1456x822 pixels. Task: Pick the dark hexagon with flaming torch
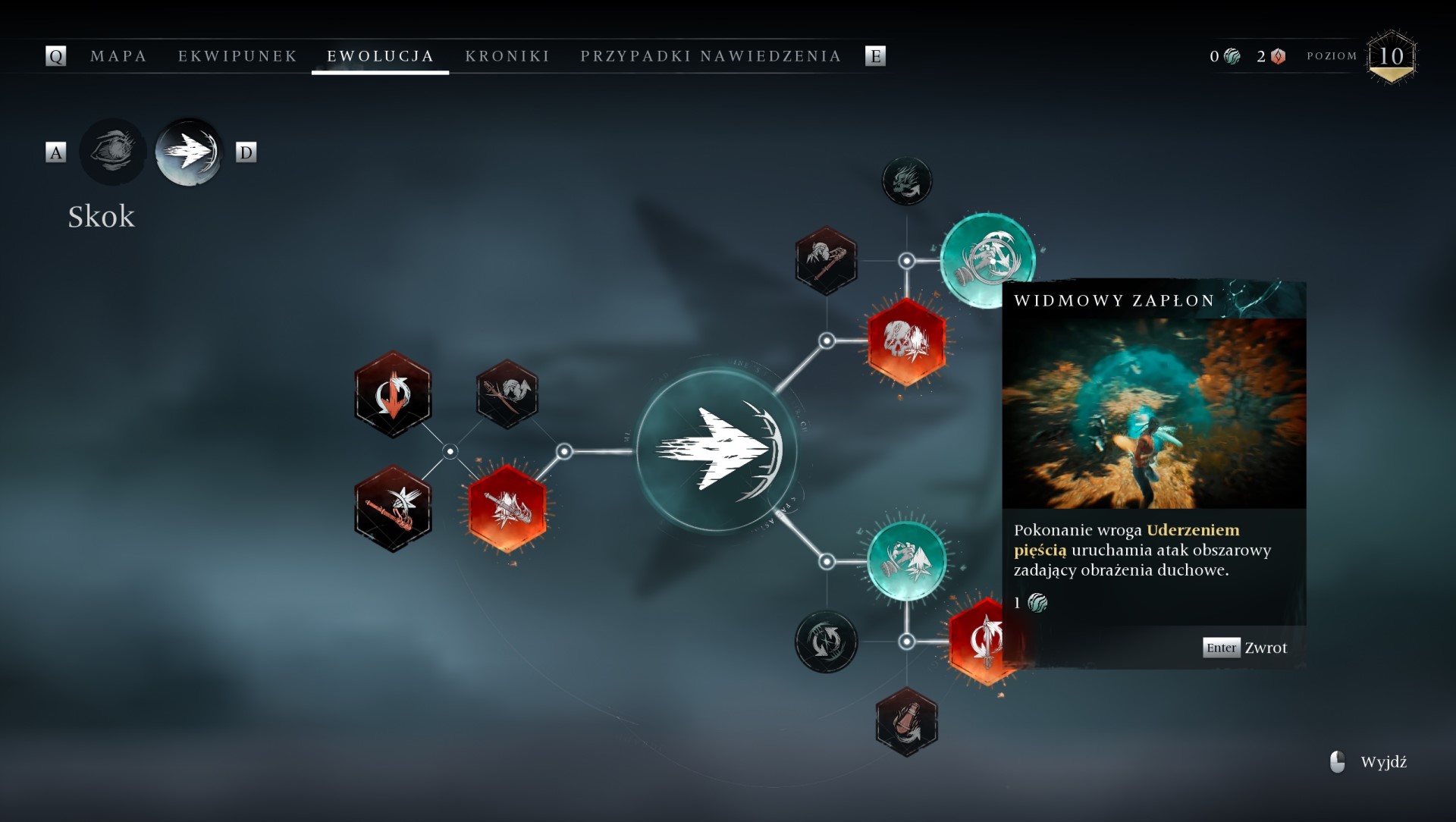click(393, 508)
